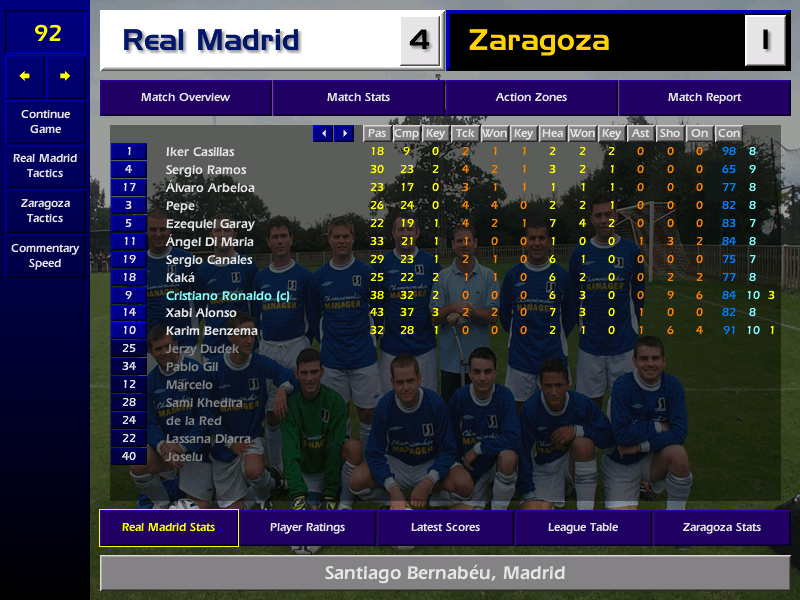Switch to Zaragoza Stats
Viewport: 800px width, 600px height.
pos(721,528)
